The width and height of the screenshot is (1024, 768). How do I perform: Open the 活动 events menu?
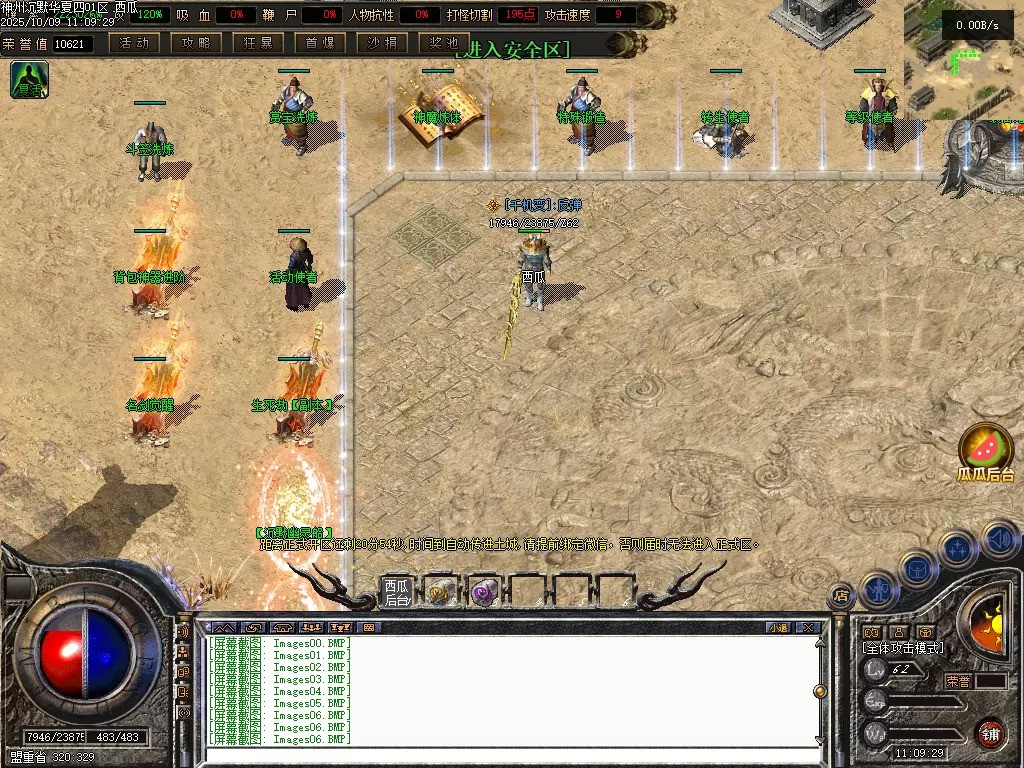(x=134, y=43)
